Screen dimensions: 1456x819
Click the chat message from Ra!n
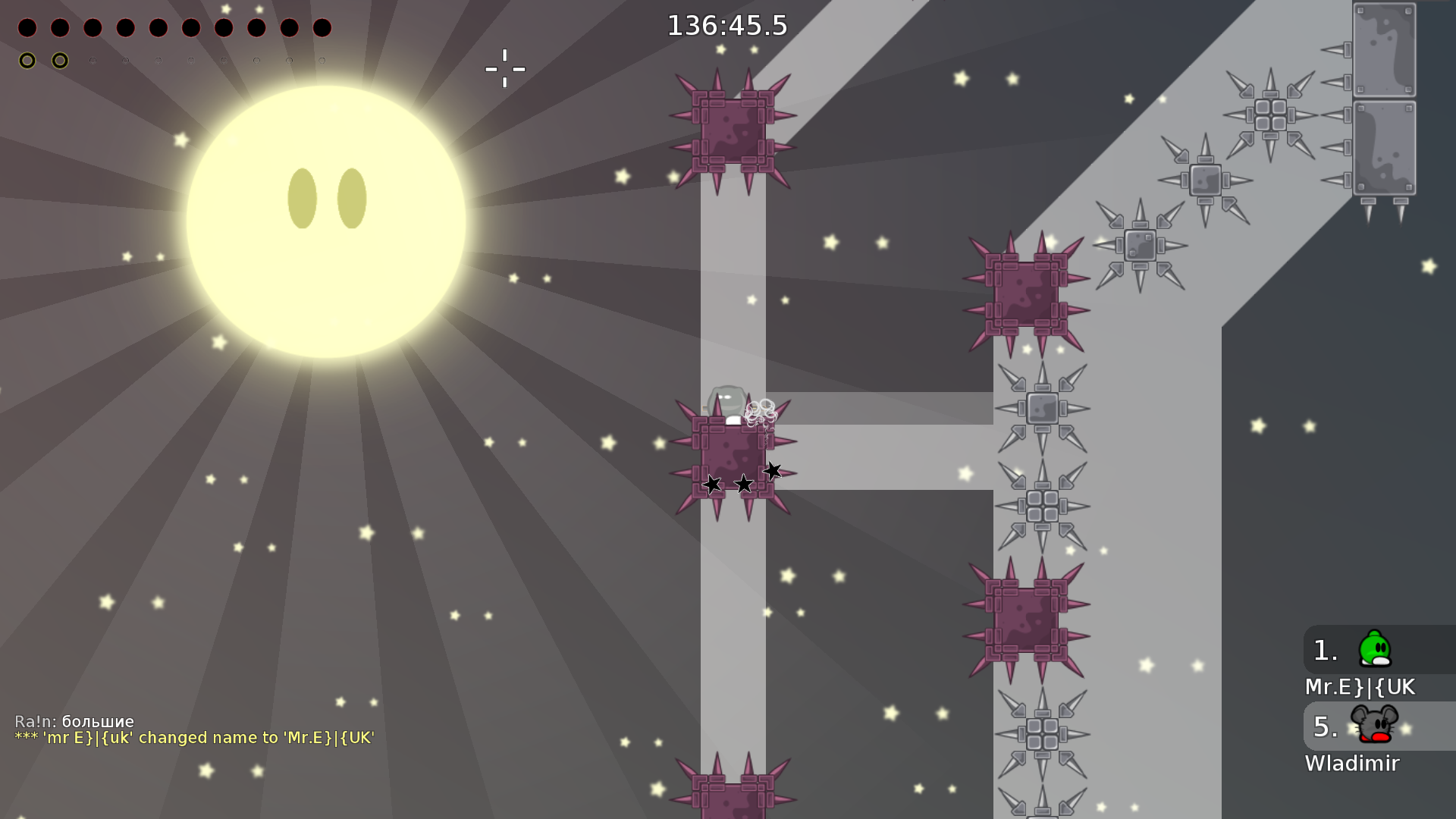(x=74, y=722)
